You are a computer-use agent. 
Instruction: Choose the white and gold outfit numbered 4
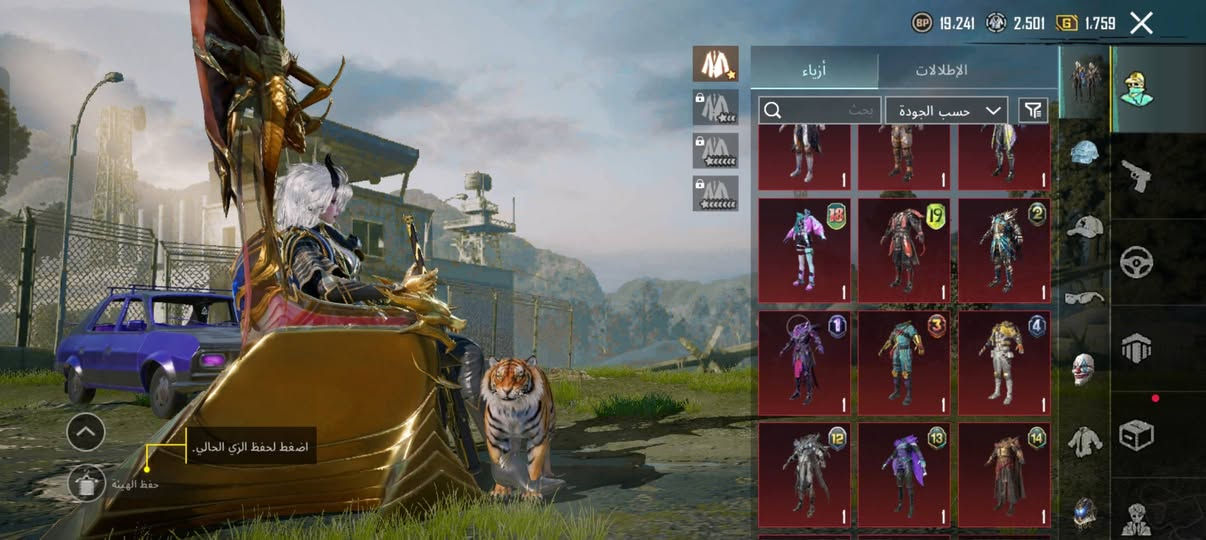1004,363
